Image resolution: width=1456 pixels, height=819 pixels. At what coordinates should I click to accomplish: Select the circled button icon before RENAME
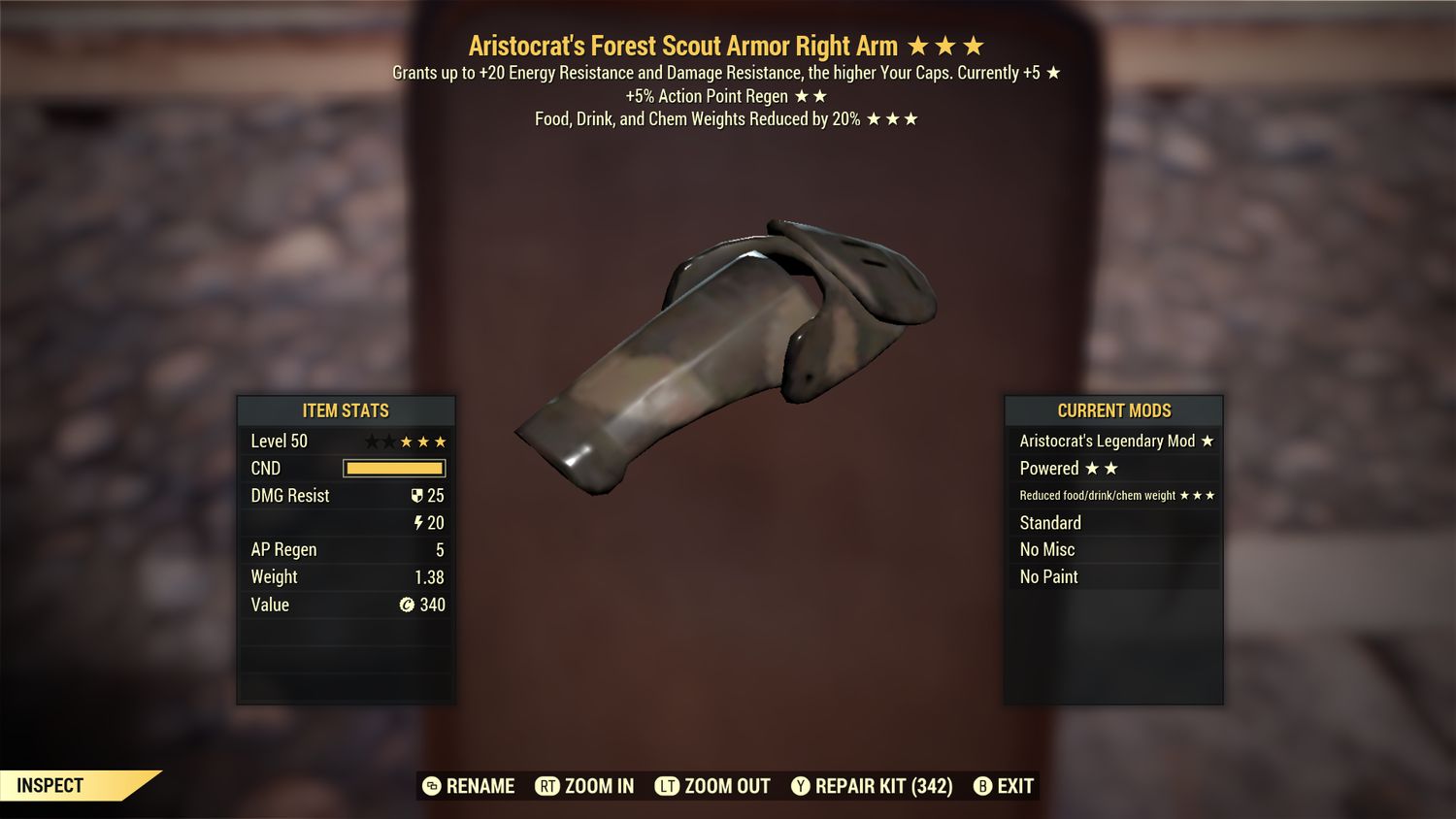coord(430,786)
